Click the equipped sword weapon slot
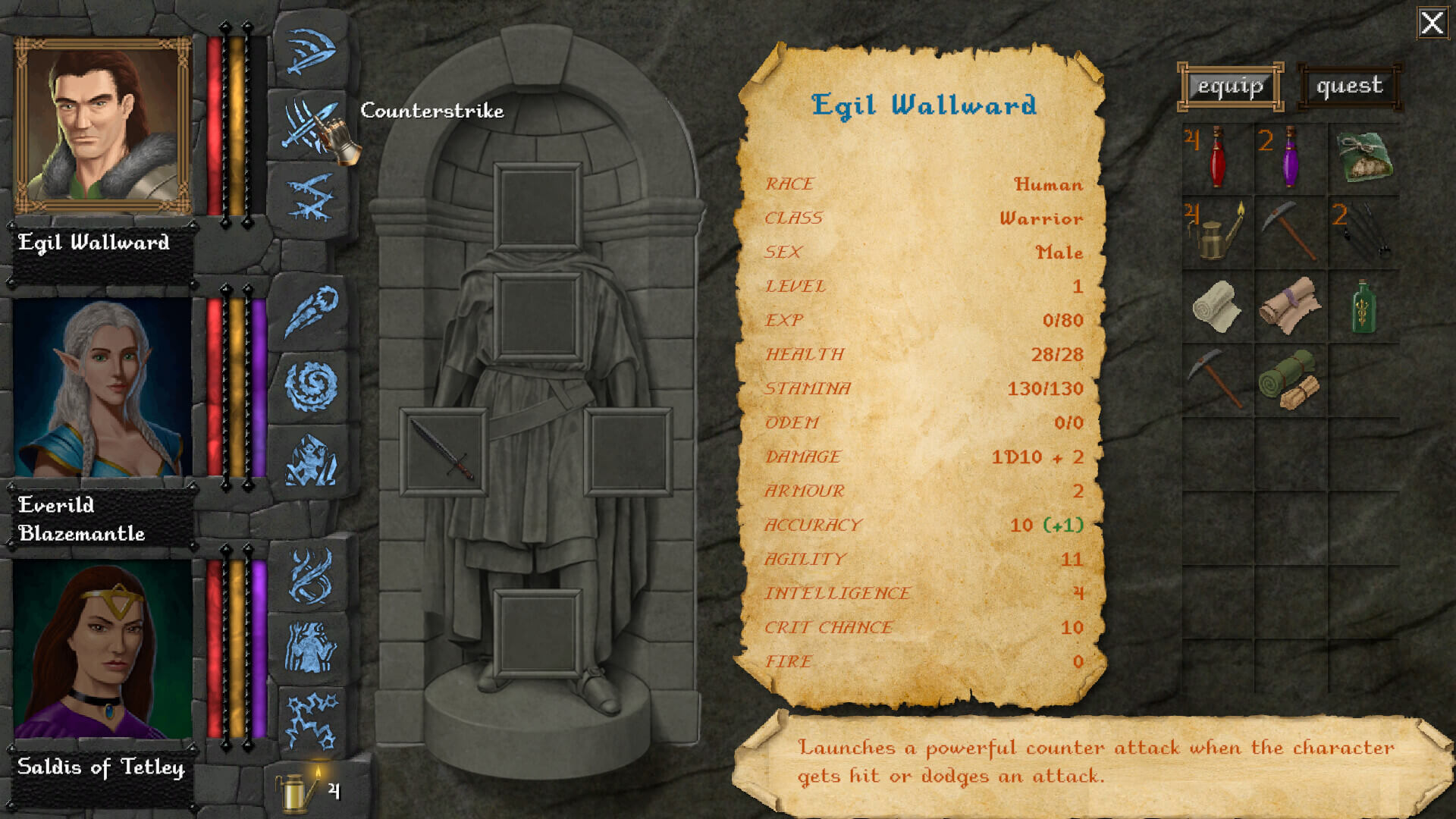This screenshot has width=1456, height=819. [443, 451]
